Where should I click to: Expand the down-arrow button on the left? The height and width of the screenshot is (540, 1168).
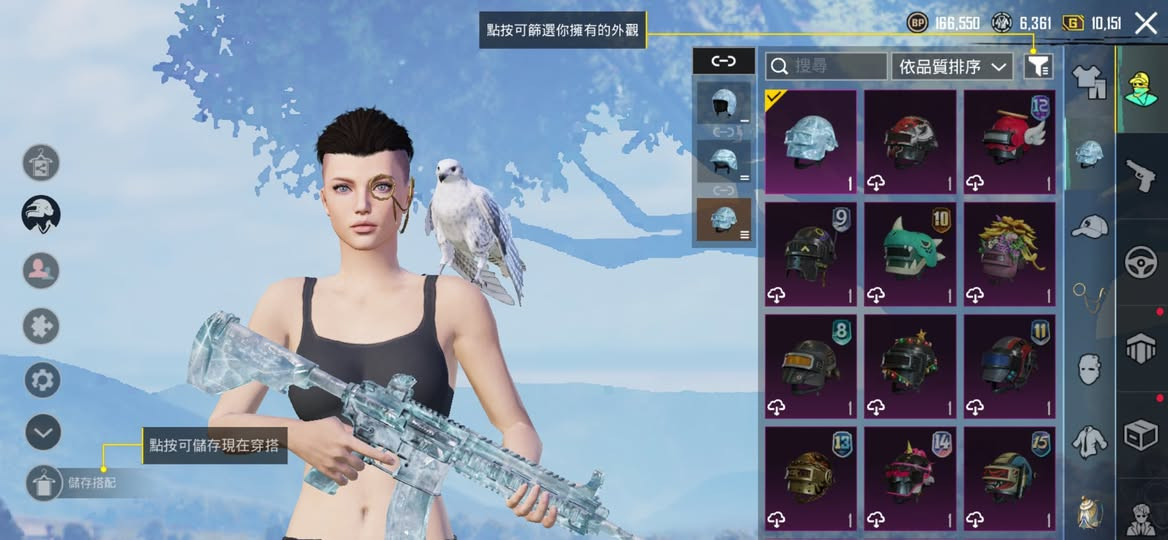pyautogui.click(x=42, y=433)
